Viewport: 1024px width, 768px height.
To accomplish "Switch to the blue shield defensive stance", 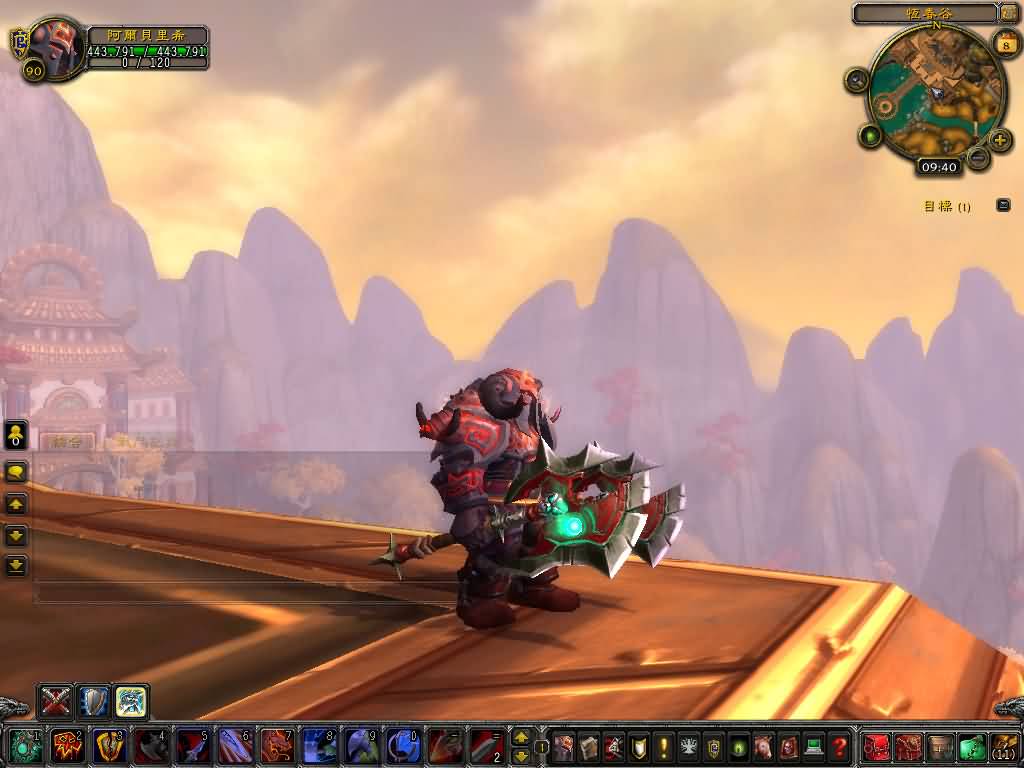I will tap(94, 700).
